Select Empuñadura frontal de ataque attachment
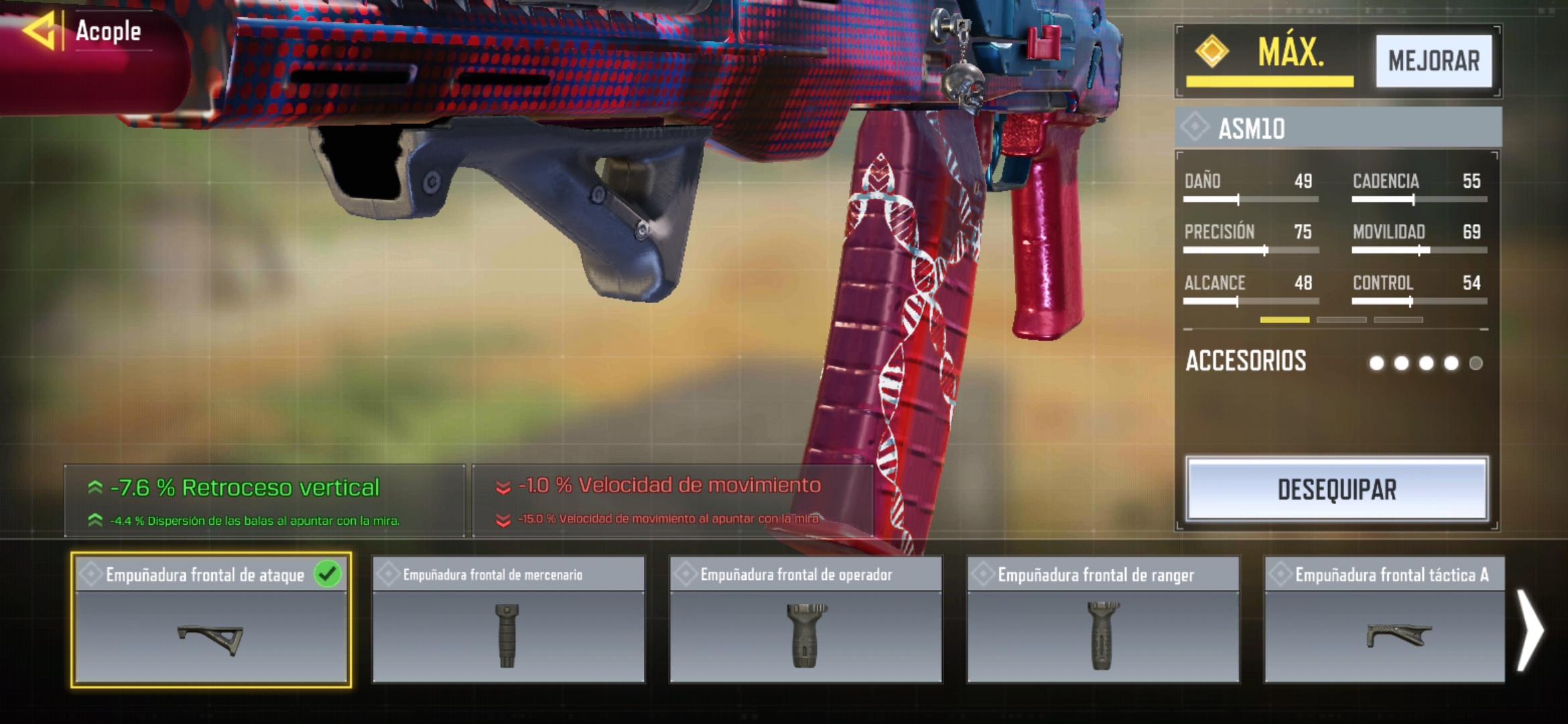 point(211,620)
